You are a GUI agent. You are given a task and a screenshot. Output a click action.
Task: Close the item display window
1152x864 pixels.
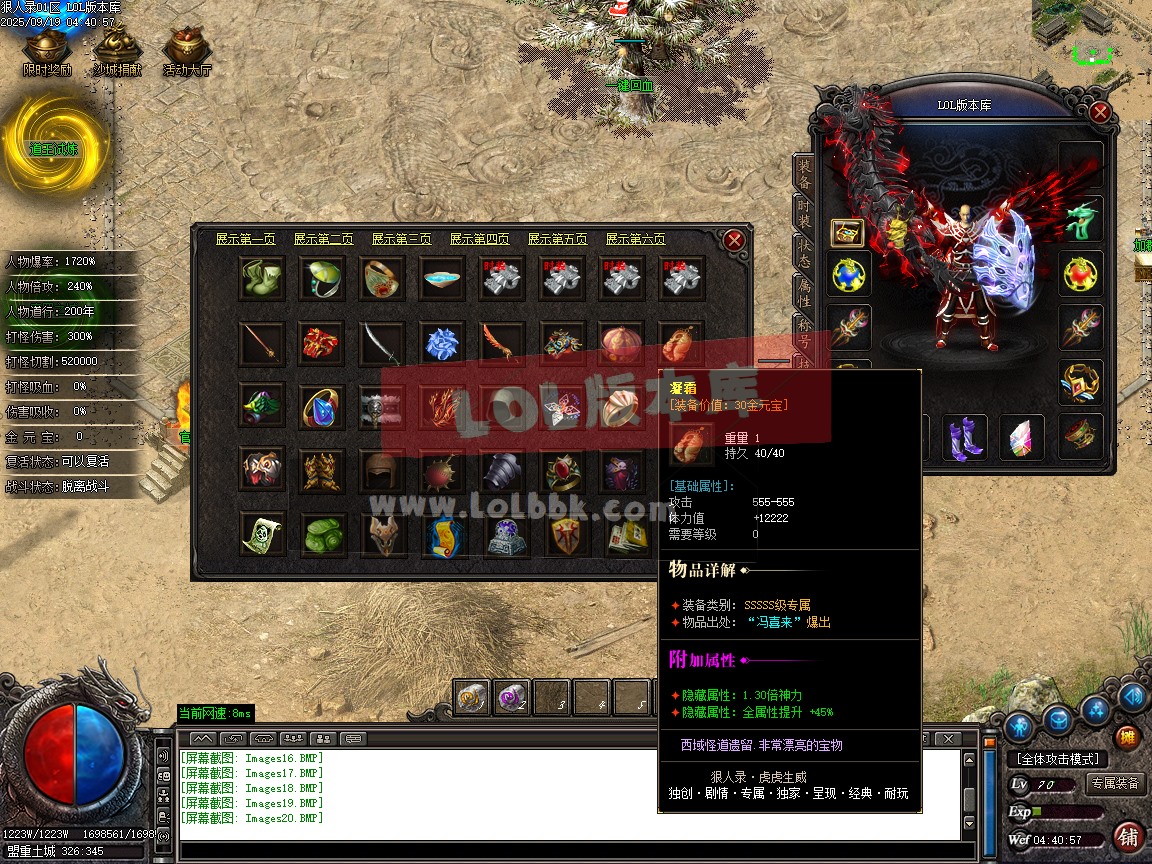click(x=734, y=240)
